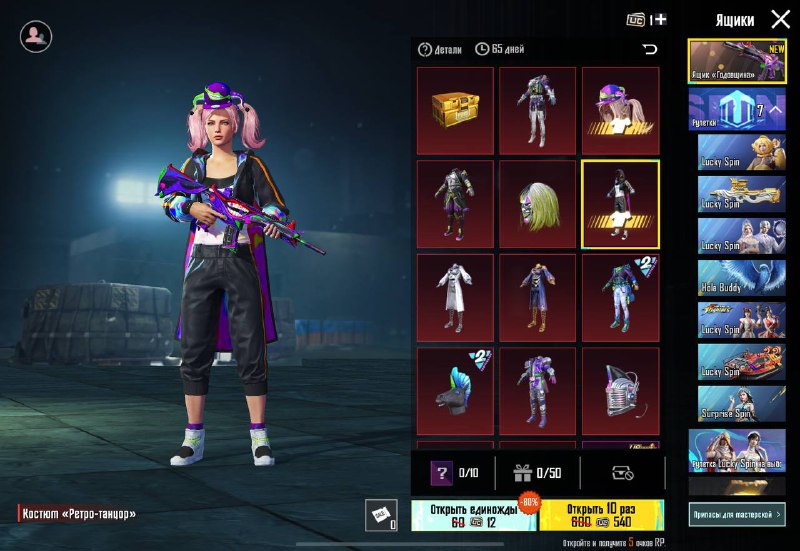Close the crates screen with the X
Screen dimensions: 800x551
point(780,19)
